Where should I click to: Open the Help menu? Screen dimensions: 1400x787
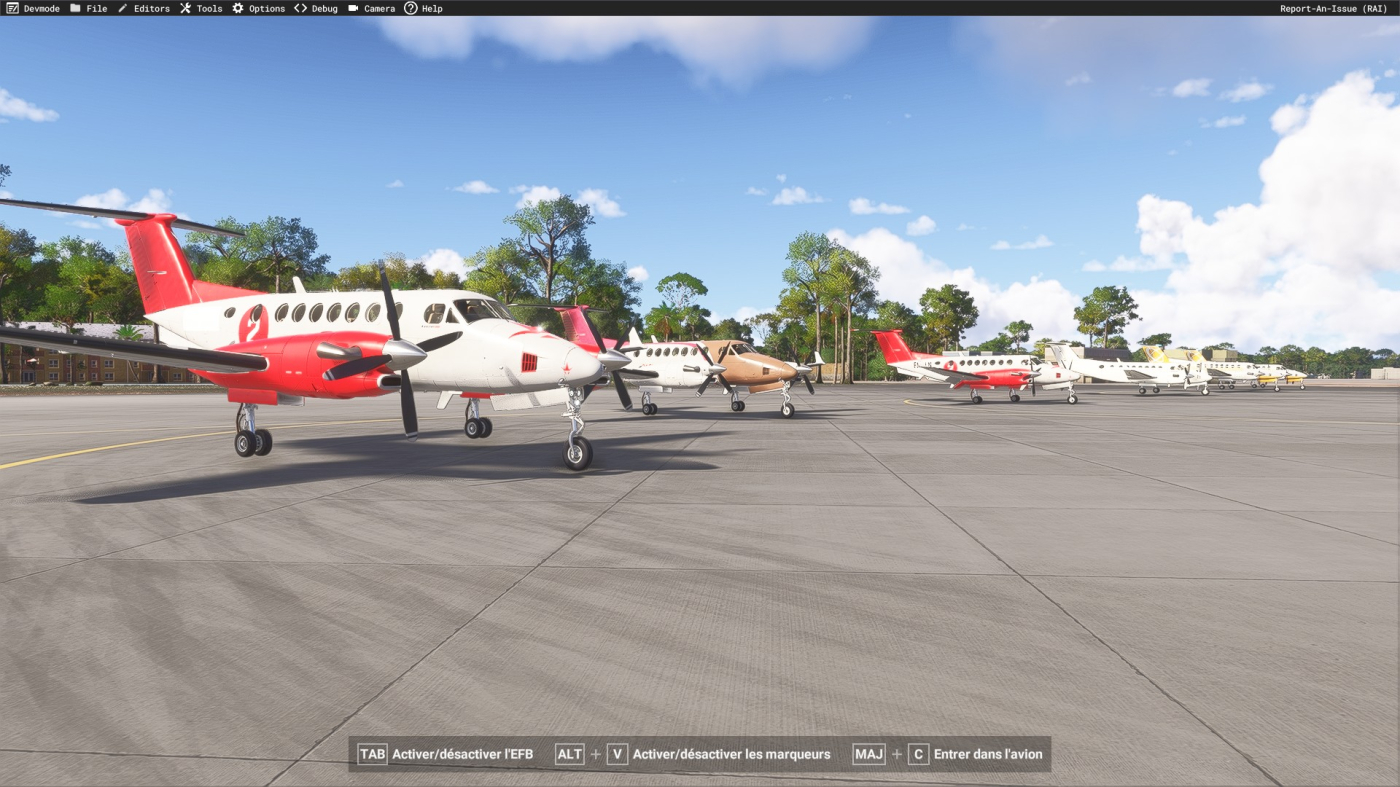point(423,8)
